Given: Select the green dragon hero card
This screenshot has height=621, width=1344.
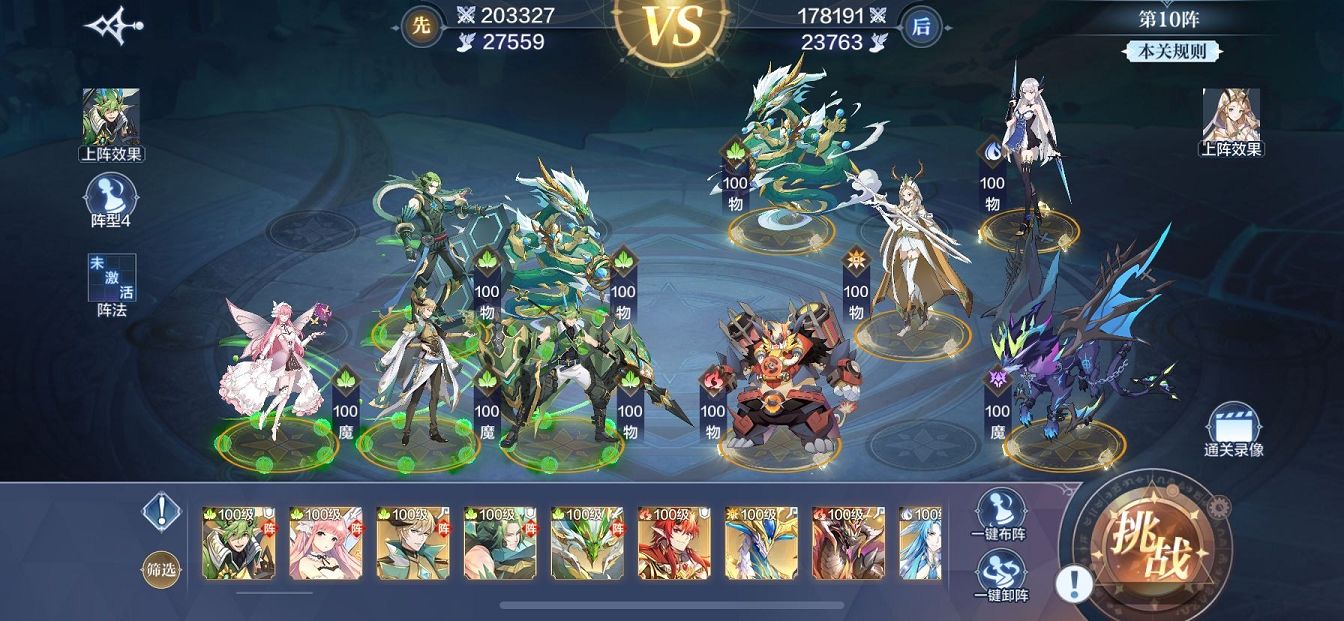Looking at the screenshot, I should [586, 543].
